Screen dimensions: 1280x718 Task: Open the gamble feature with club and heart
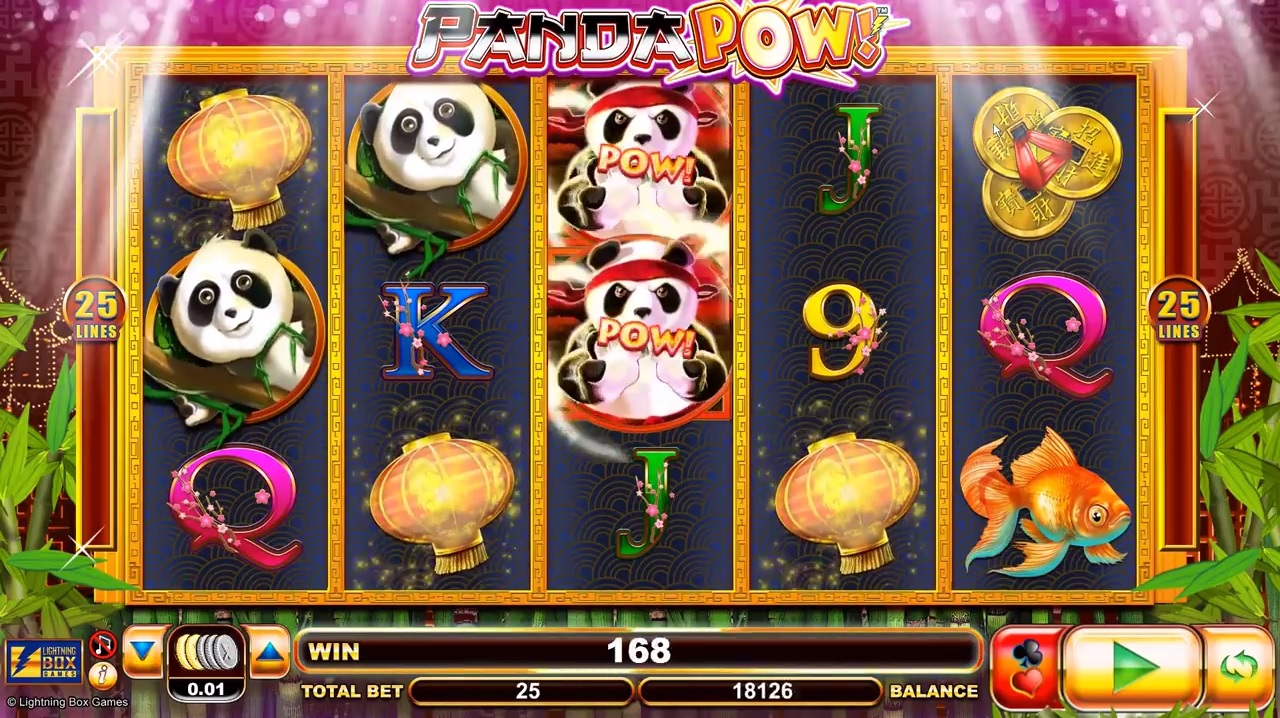click(1026, 667)
